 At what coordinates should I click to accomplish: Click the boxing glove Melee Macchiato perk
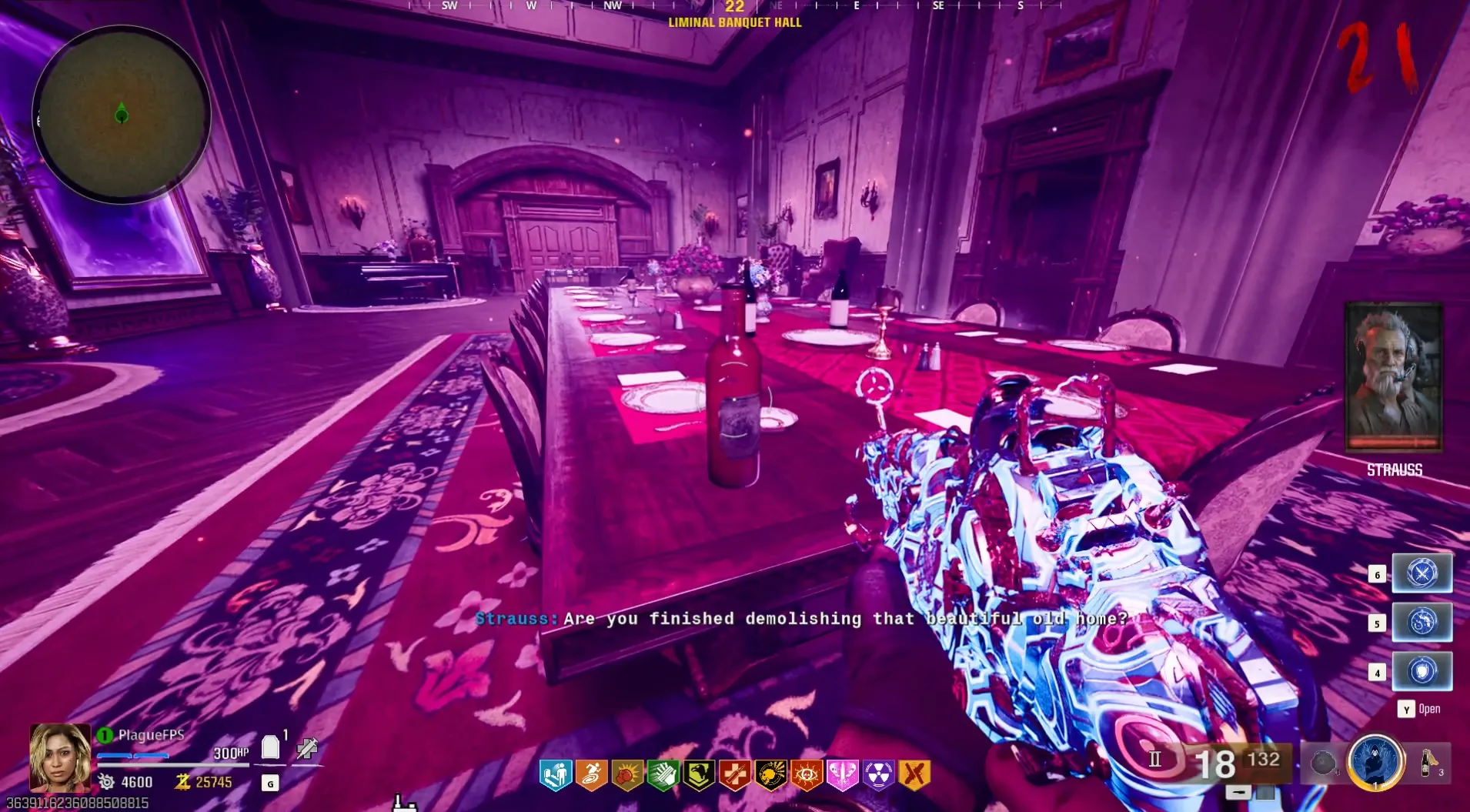[x=627, y=775]
